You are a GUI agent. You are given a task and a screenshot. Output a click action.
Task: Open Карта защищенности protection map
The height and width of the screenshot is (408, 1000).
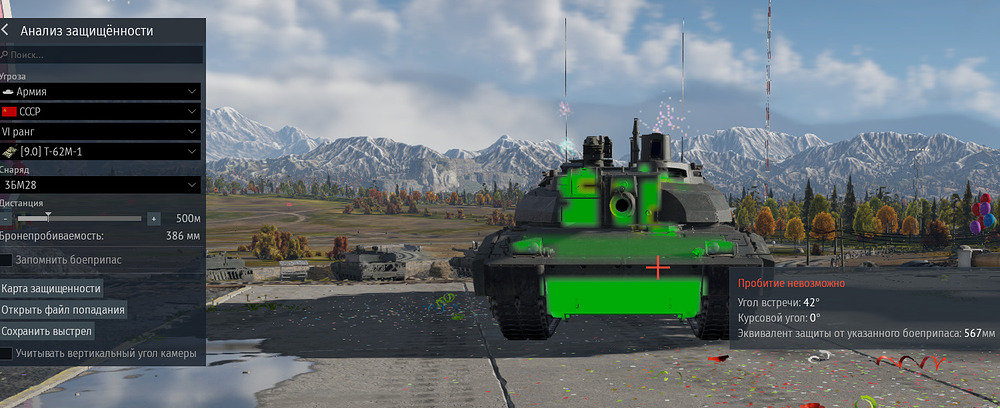[52, 289]
